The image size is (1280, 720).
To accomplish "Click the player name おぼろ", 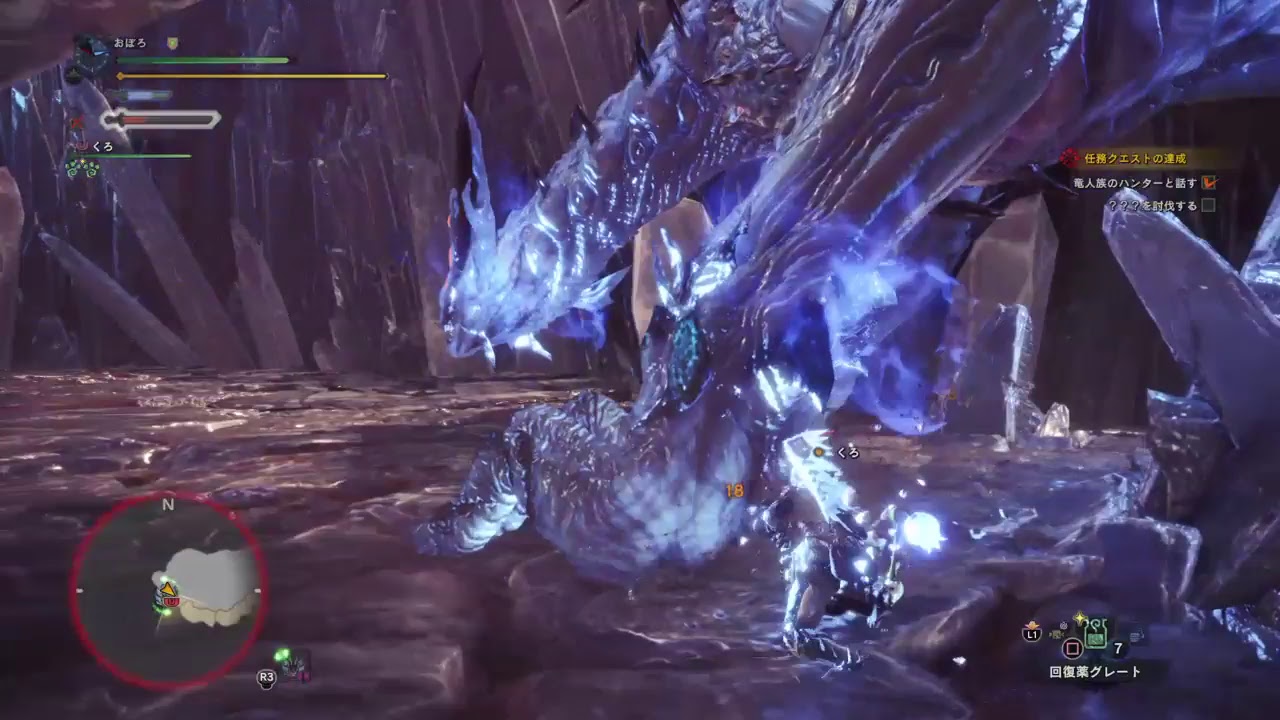I will 131,41.
